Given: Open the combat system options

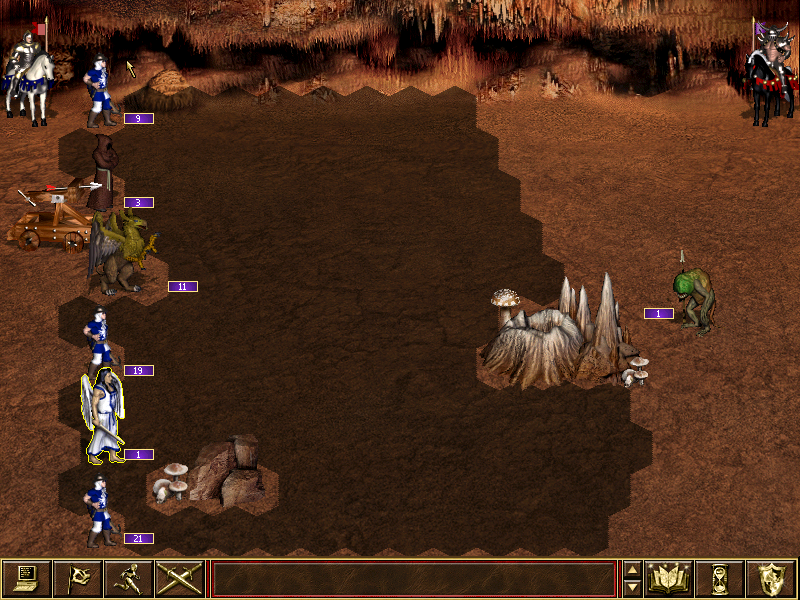Looking at the screenshot, I should (x=26, y=578).
